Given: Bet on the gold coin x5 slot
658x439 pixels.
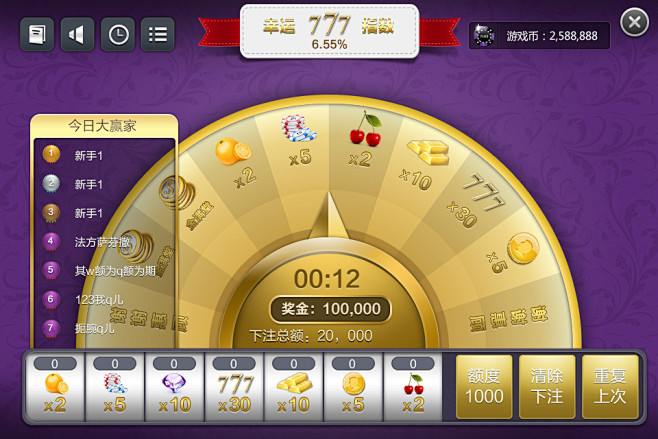Looking at the screenshot, I should [x=353, y=387].
